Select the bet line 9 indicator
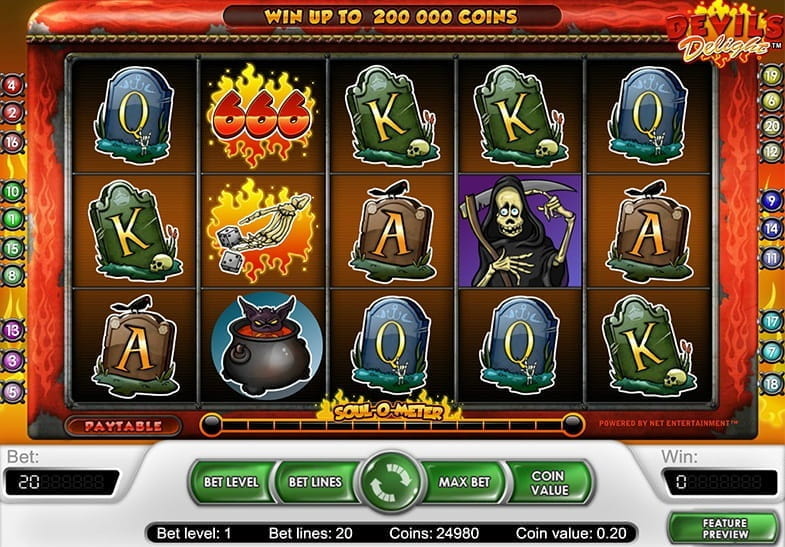785x547 pixels. [x=771, y=200]
